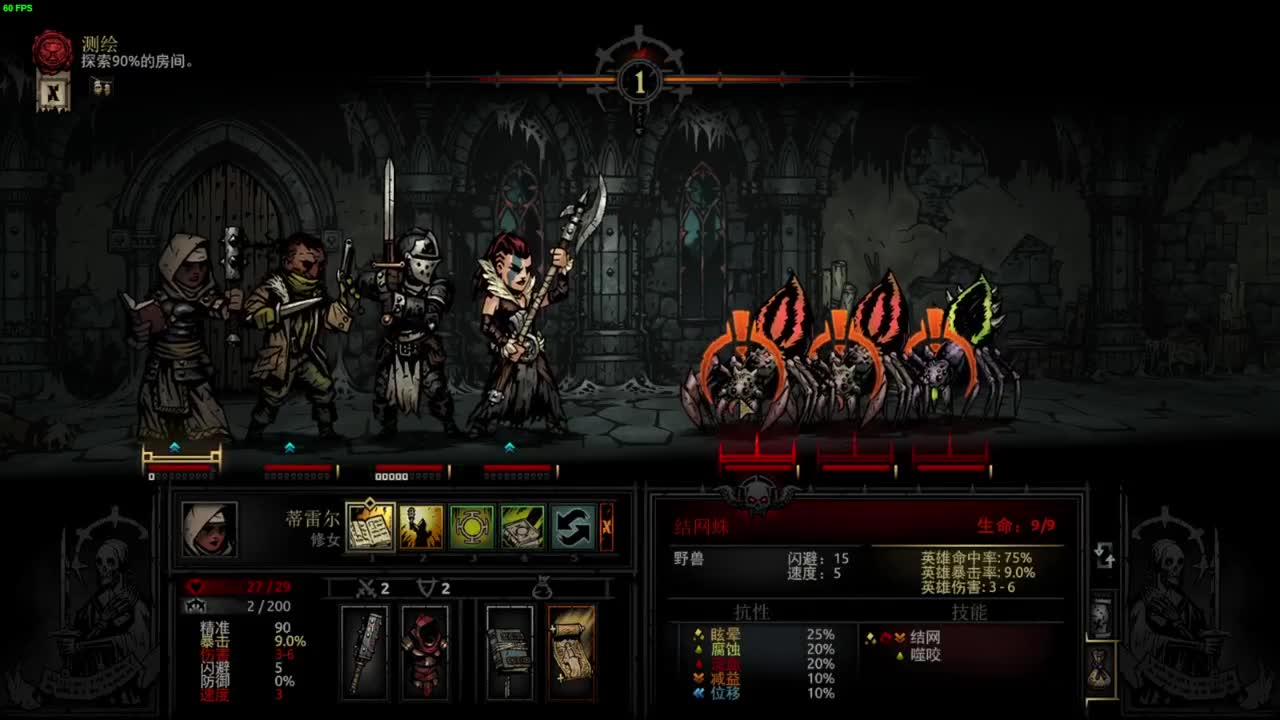The height and width of the screenshot is (720, 1280).
Task: Inspect the red hooded armor slot
Action: pyautogui.click(x=425, y=652)
